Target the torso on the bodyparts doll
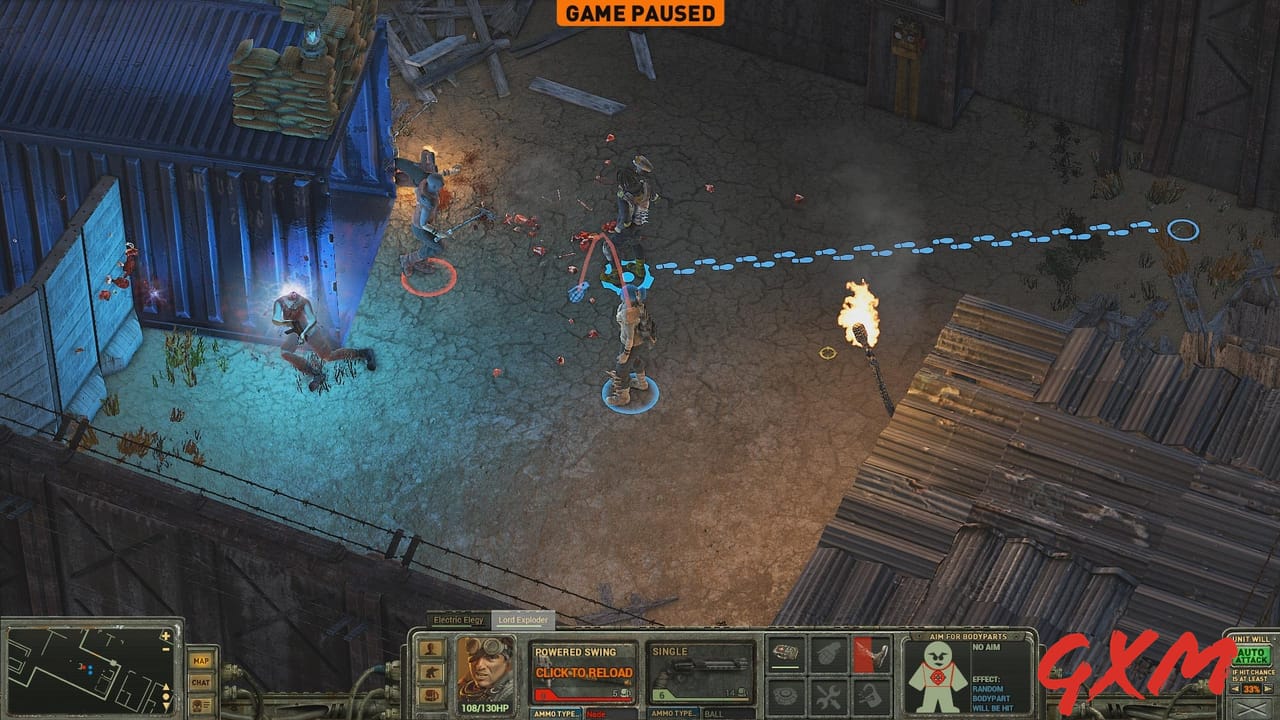Screen dimensions: 1280x720 pyautogui.click(x=937, y=677)
